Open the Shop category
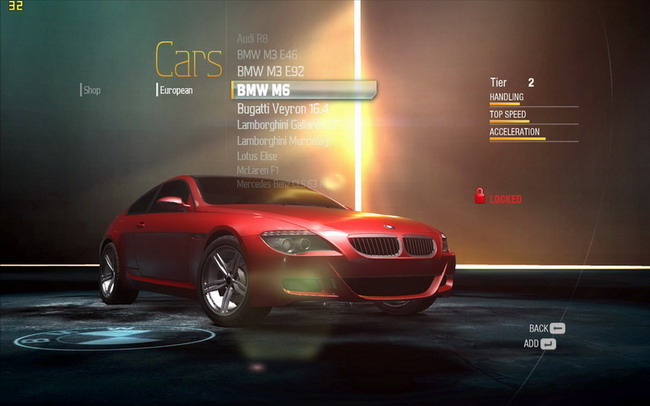650x406 pixels. pos(92,90)
